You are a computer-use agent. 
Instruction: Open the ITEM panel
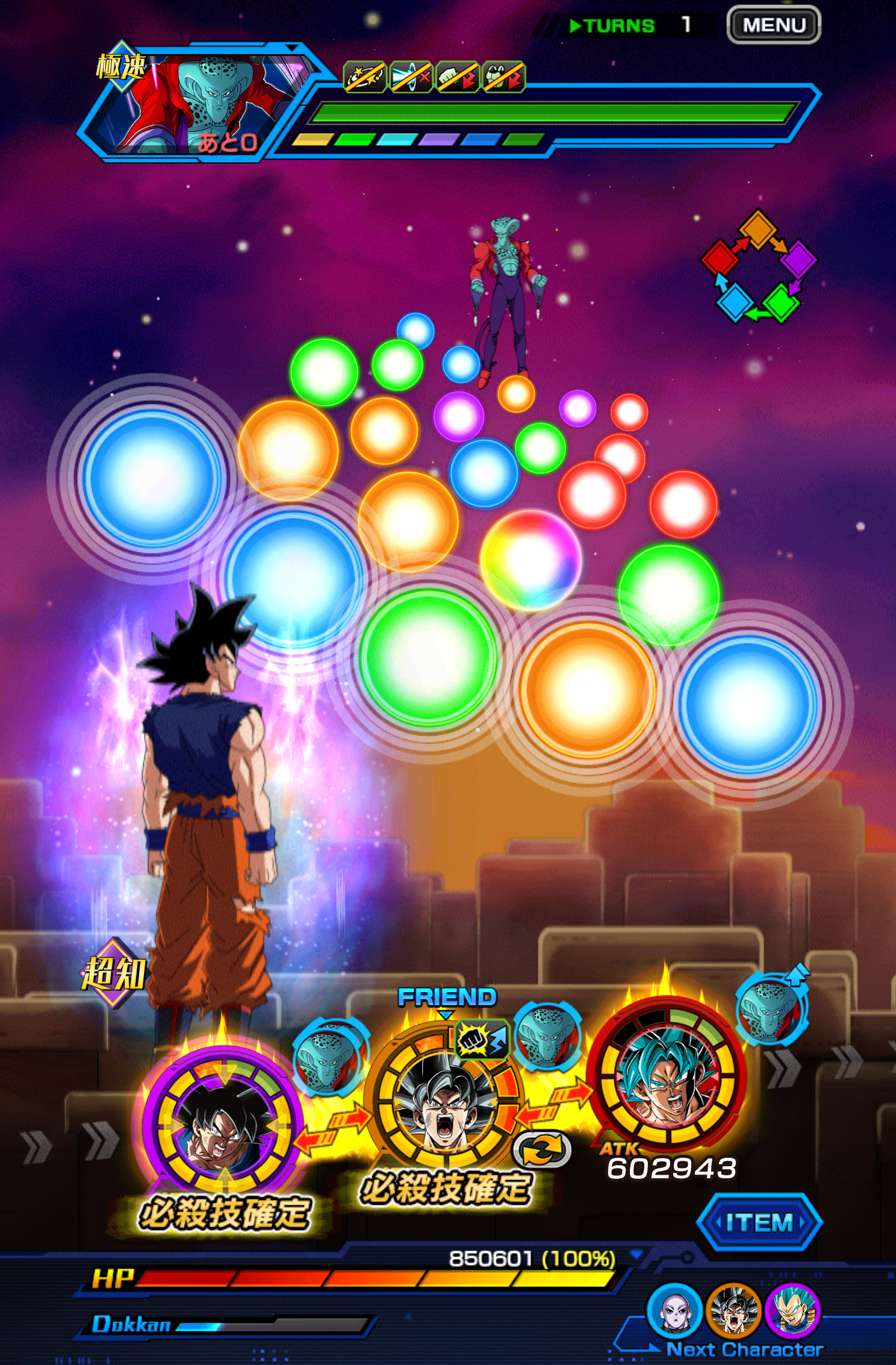[x=759, y=1222]
